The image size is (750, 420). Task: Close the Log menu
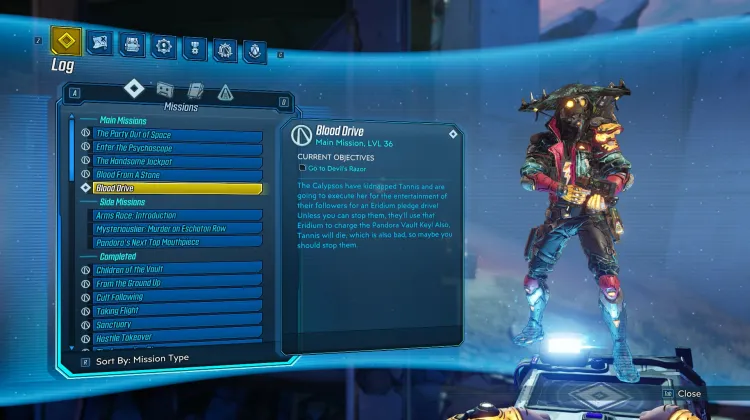click(681, 394)
